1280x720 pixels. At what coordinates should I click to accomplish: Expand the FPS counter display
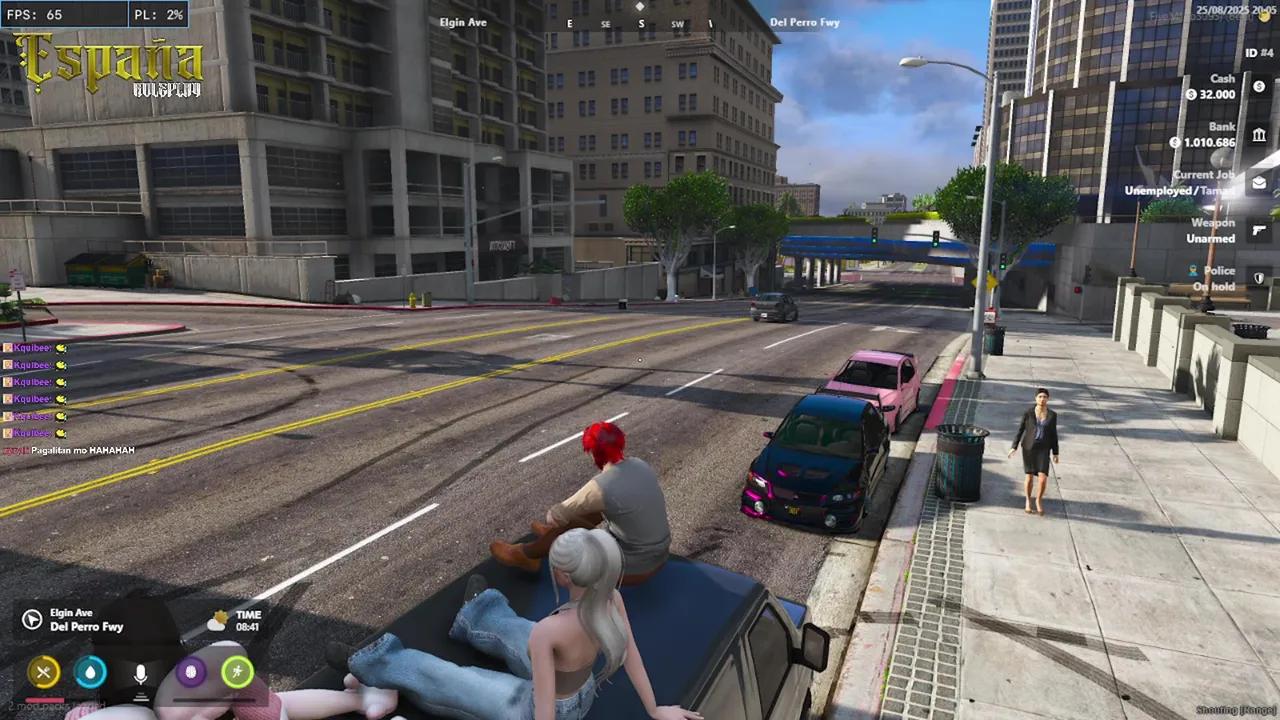pos(32,14)
